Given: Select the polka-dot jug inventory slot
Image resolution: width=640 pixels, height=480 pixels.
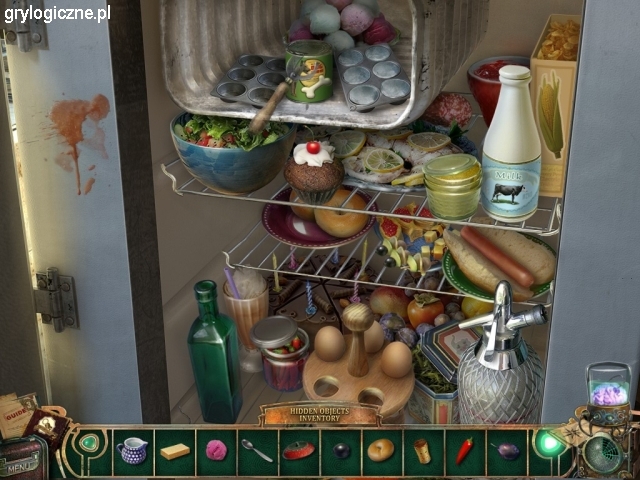Looking at the screenshot, I should pyautogui.click(x=132, y=450).
